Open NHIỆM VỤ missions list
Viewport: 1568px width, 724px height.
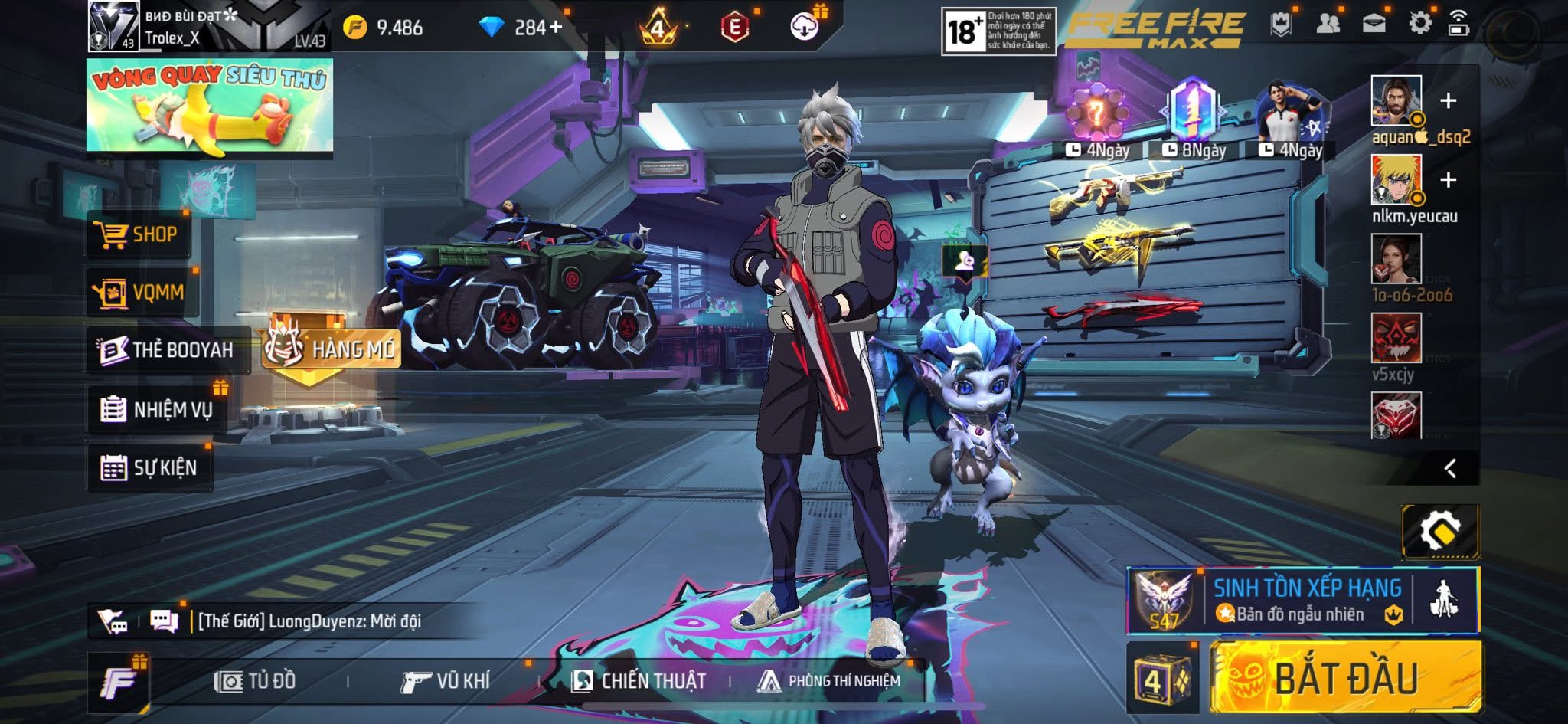click(157, 410)
